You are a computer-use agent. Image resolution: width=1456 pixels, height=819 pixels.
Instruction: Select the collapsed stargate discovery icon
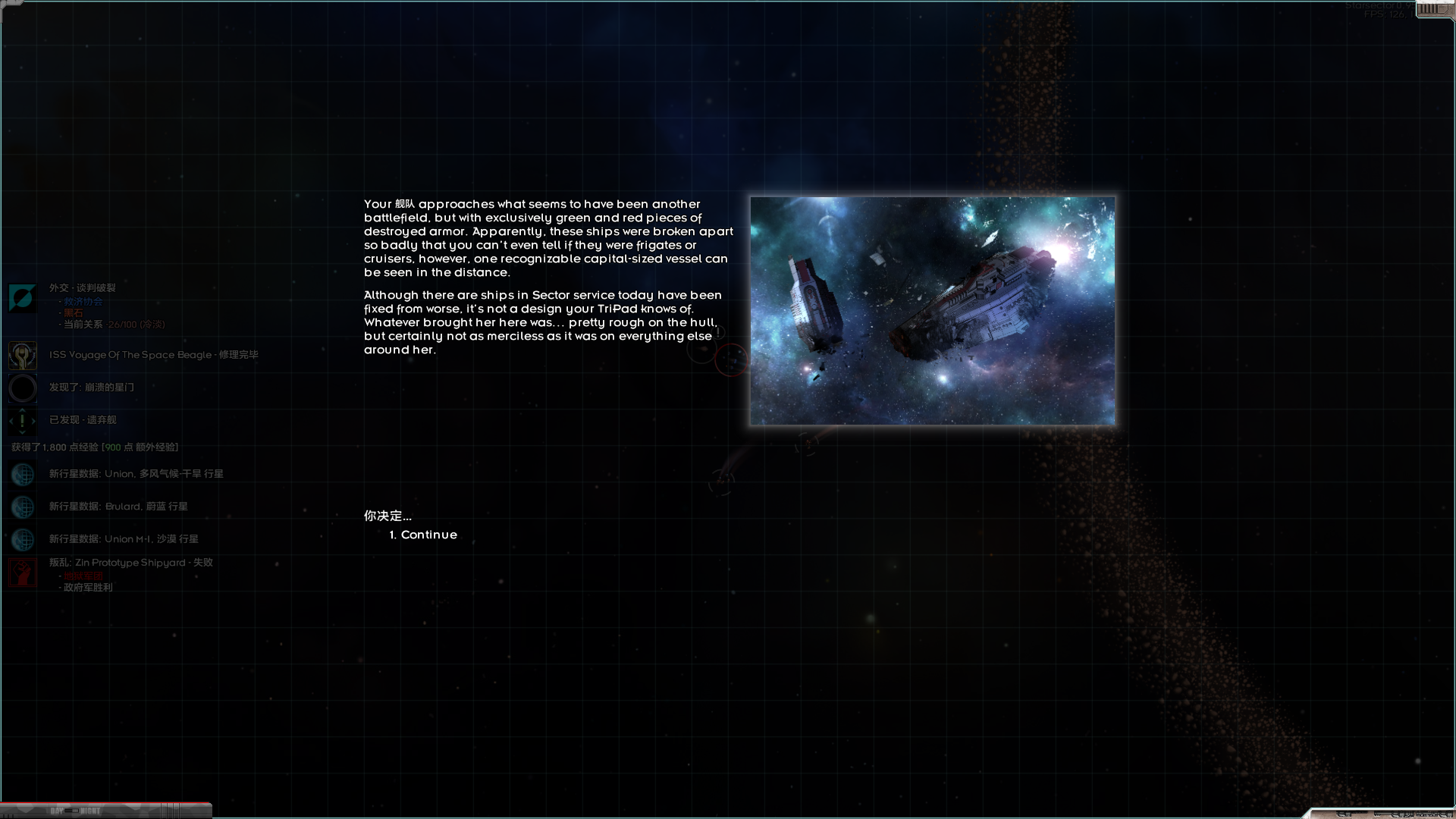[22, 388]
